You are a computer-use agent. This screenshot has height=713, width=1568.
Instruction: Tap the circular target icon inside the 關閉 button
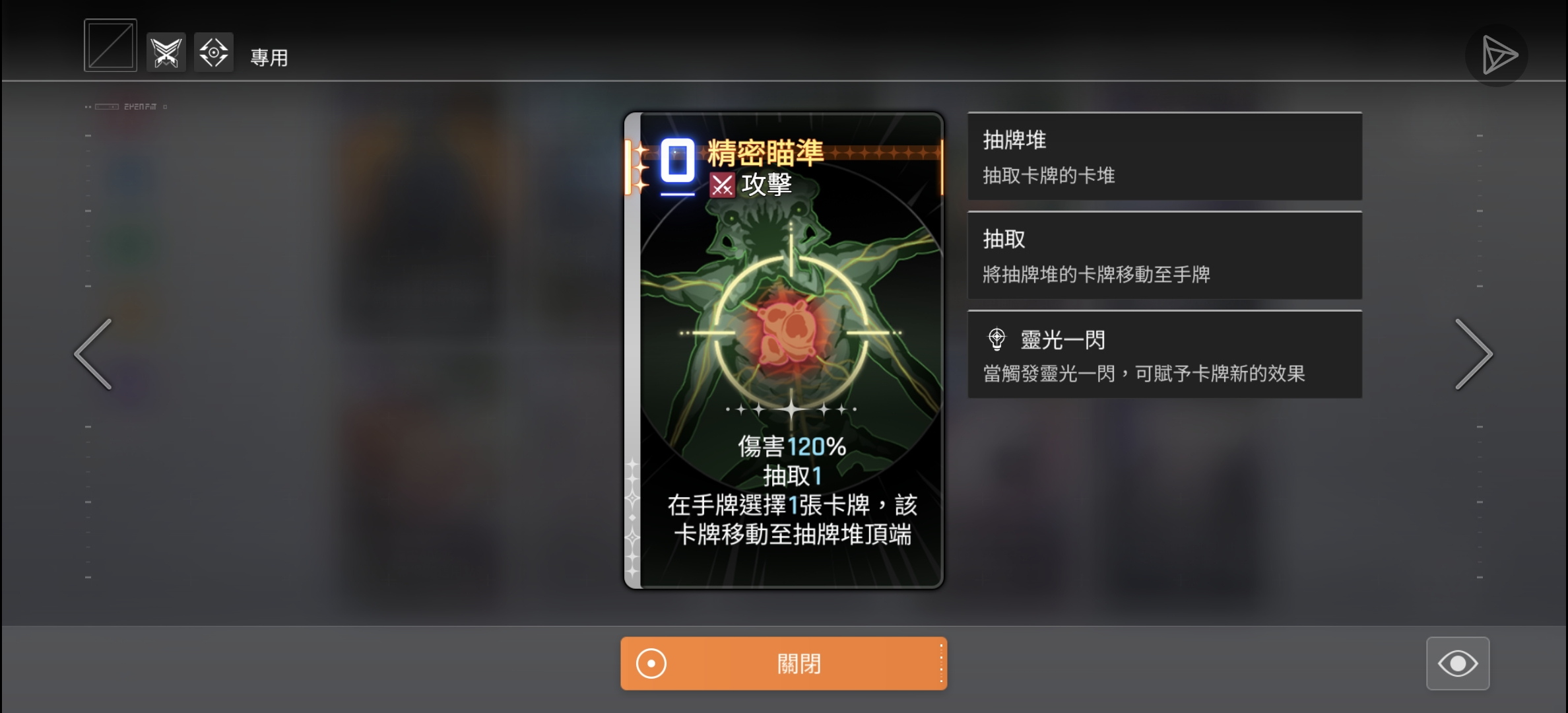point(651,663)
